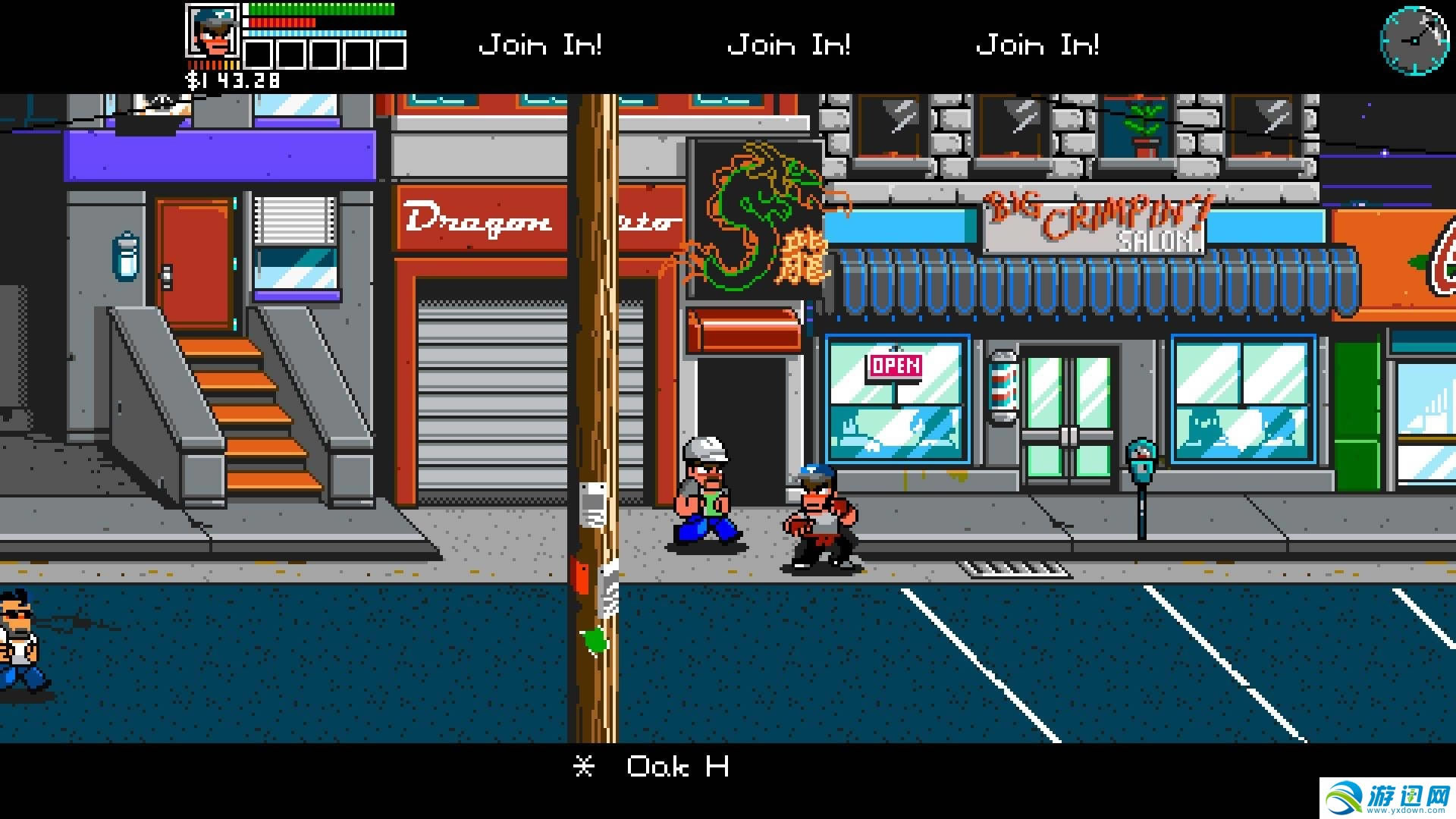
Task: Open the in-game clock icon
Action: tap(1414, 41)
